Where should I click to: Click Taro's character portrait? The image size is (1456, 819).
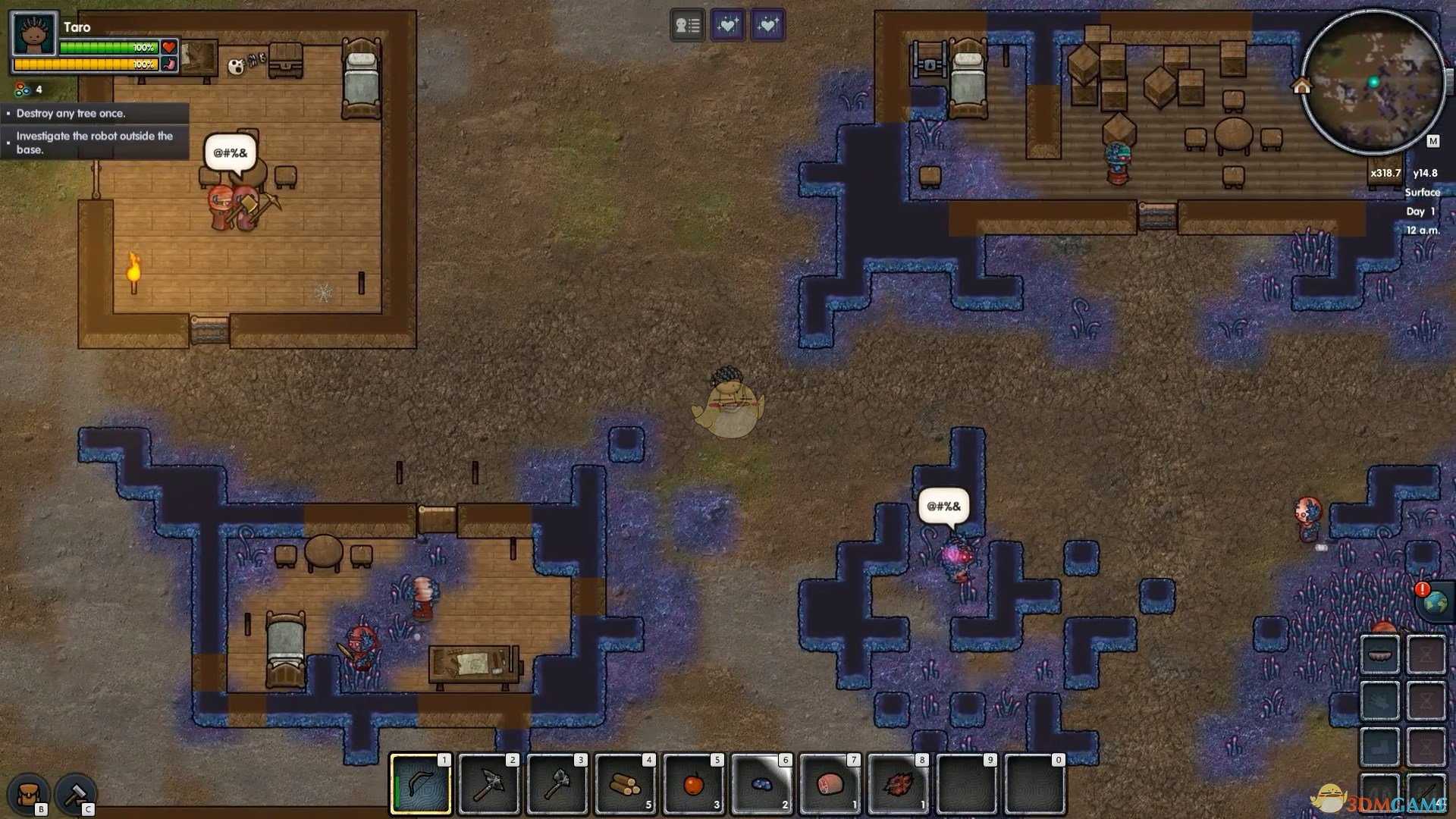34,34
